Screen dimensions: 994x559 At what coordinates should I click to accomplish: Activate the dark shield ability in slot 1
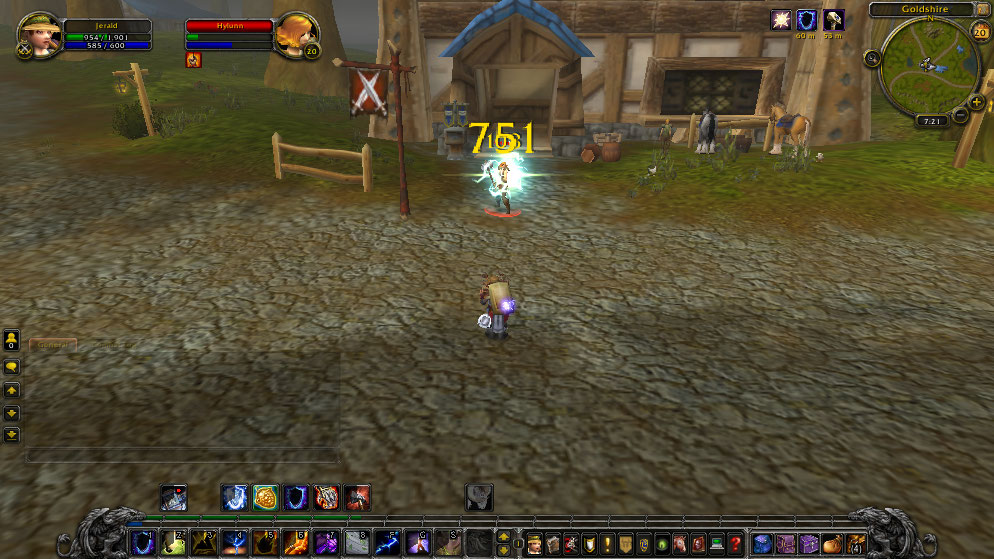(144, 543)
